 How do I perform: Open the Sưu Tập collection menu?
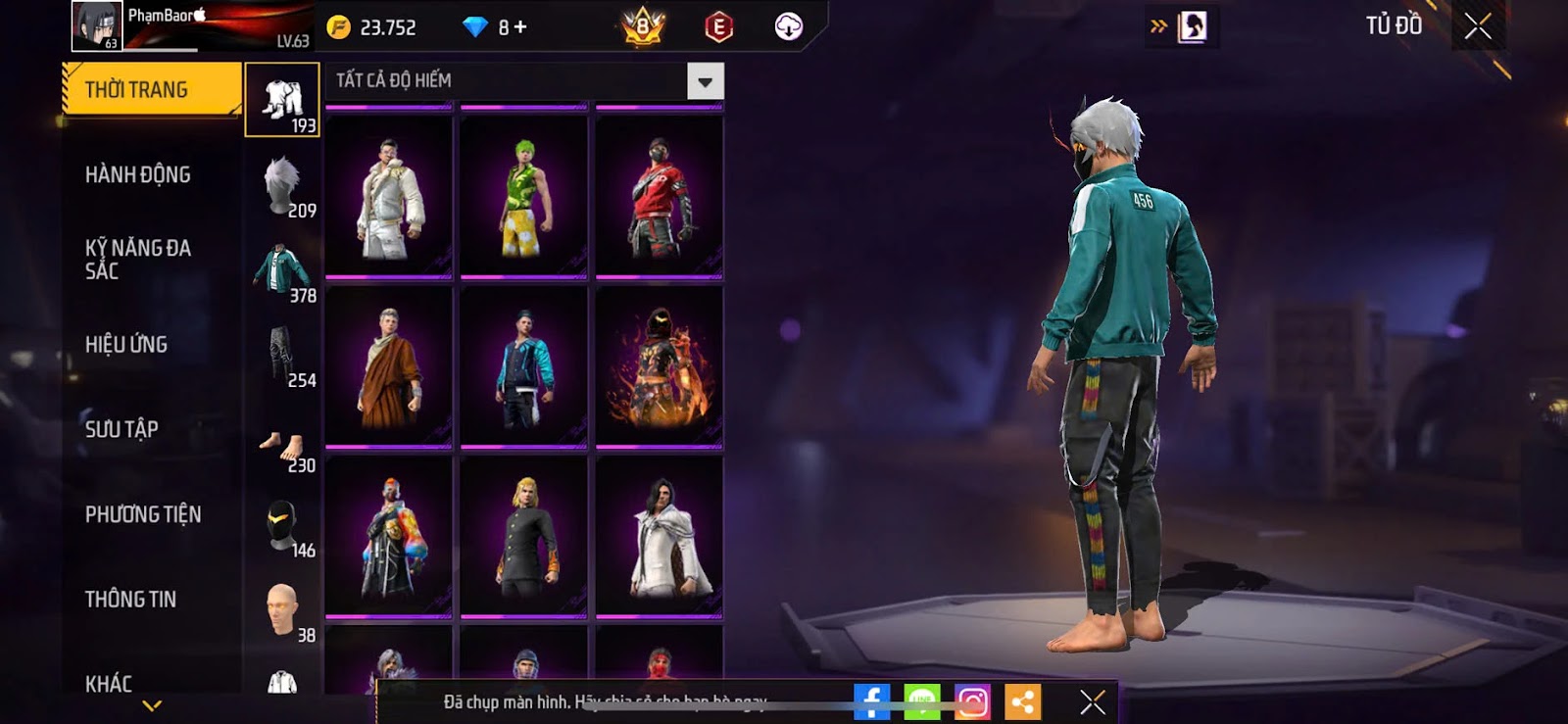point(122,429)
